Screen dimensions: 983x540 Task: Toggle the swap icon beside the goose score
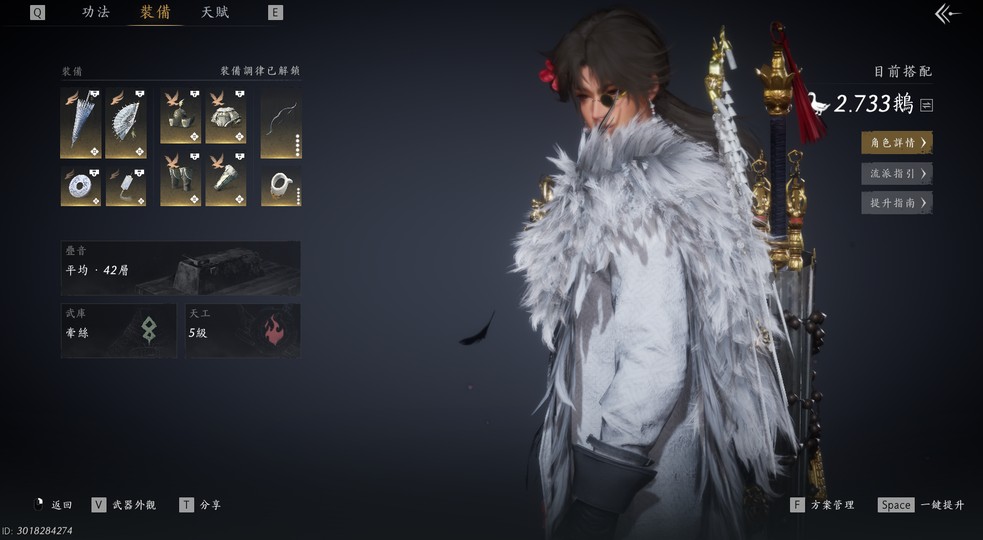tap(927, 105)
